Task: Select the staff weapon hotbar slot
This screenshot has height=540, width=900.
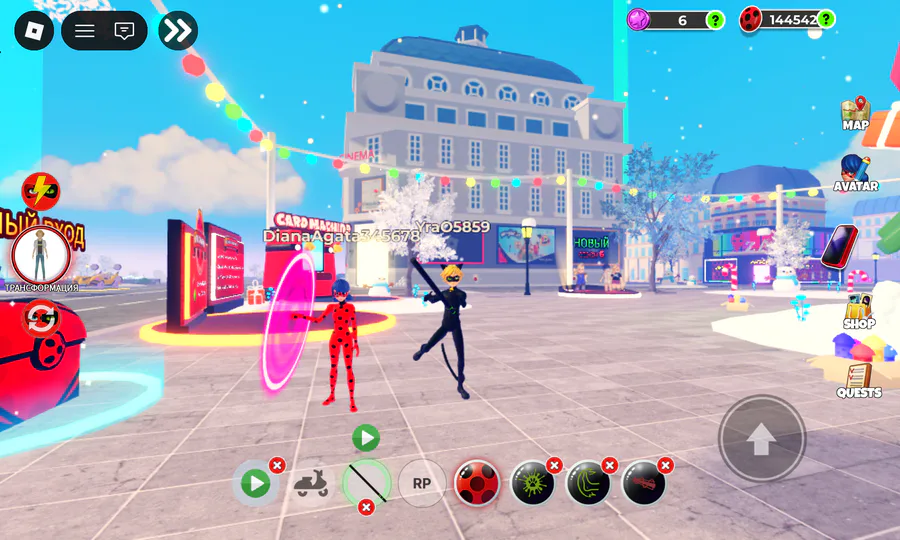Action: coord(366,483)
